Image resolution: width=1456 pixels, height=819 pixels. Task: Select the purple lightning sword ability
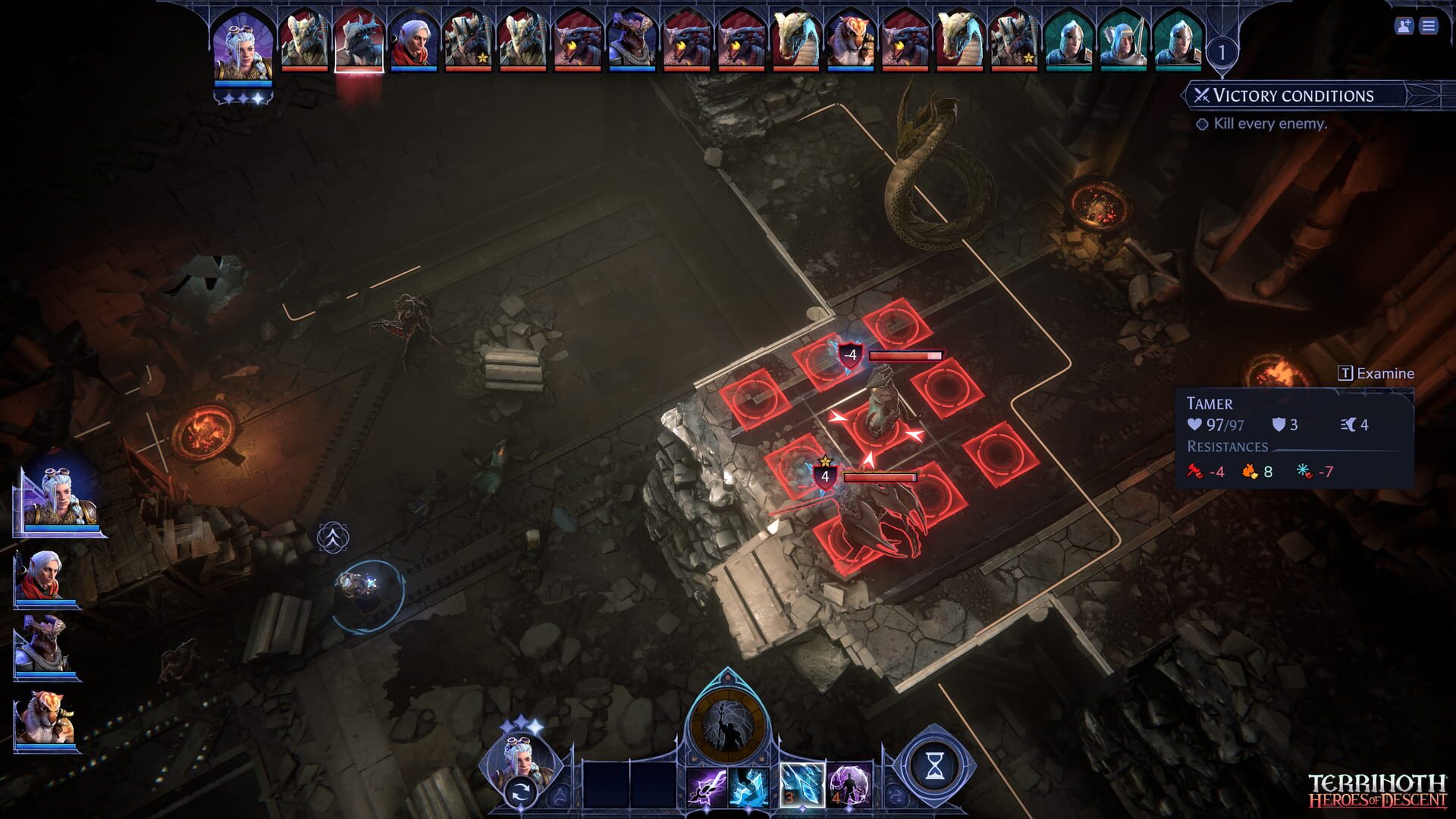coord(707,787)
